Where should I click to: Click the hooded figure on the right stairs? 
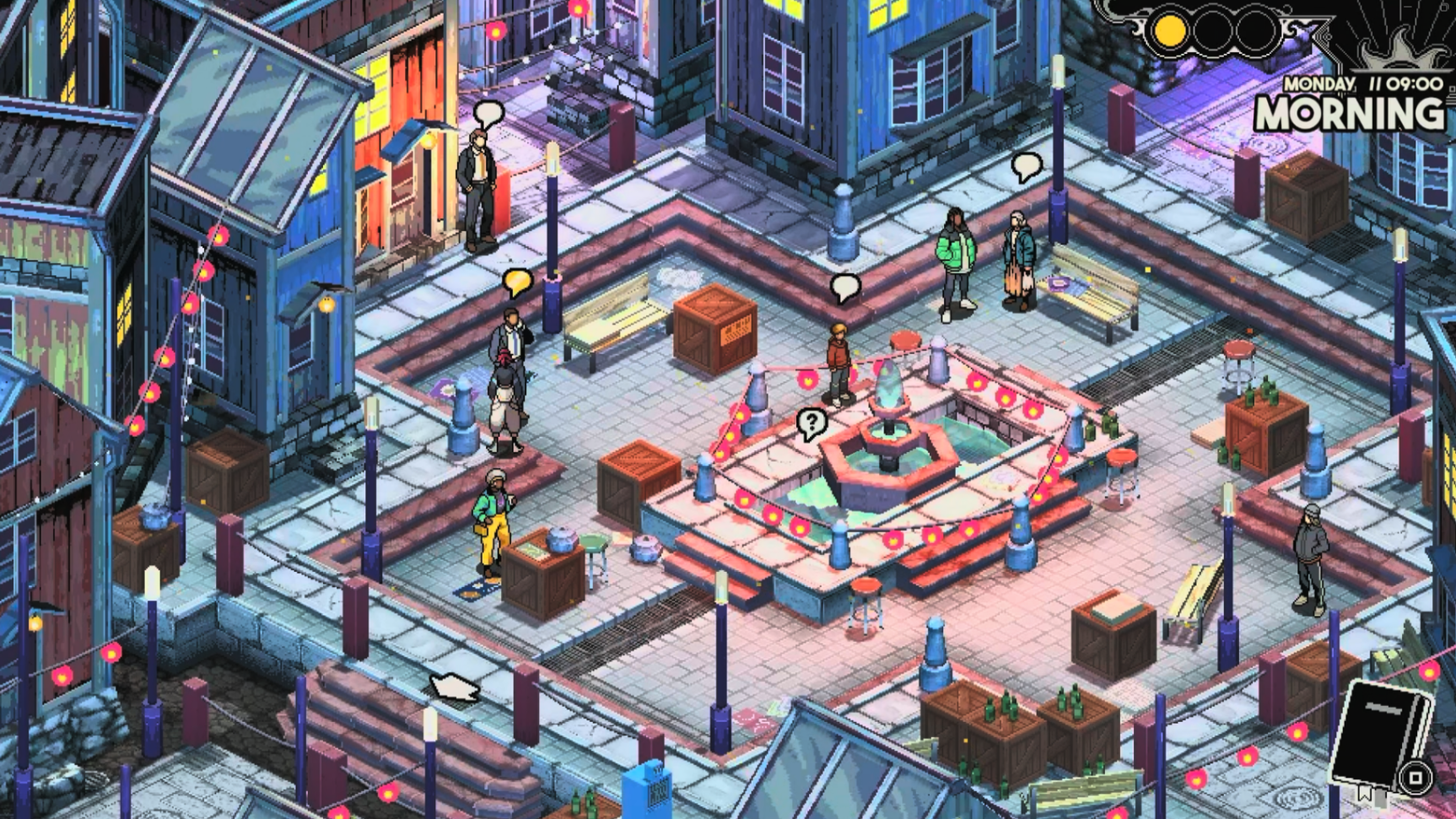[1309, 547]
